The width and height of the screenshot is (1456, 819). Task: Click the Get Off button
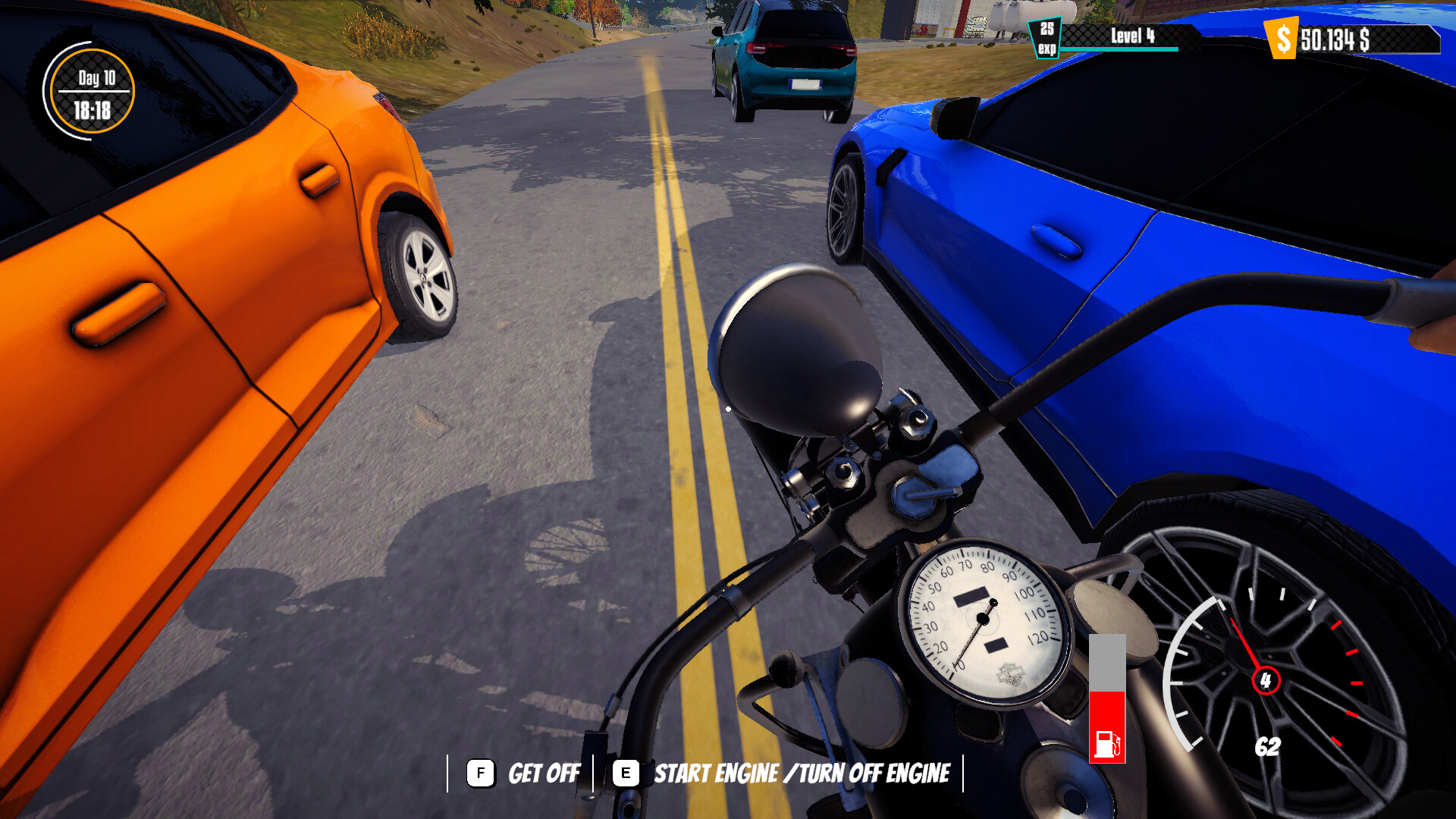pyautogui.click(x=543, y=773)
